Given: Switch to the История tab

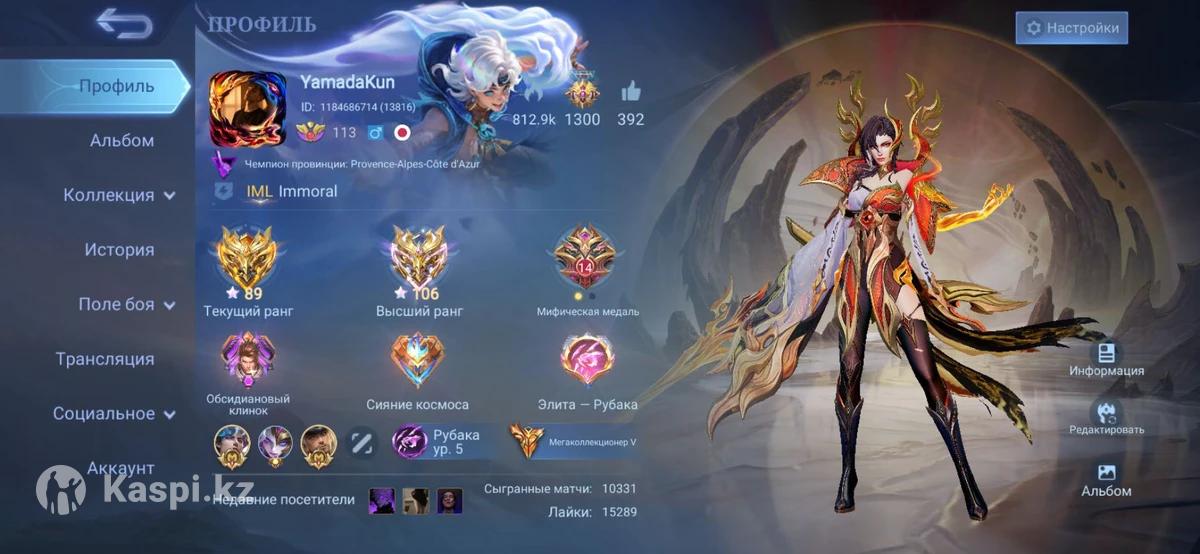Looking at the screenshot, I should pyautogui.click(x=119, y=250).
